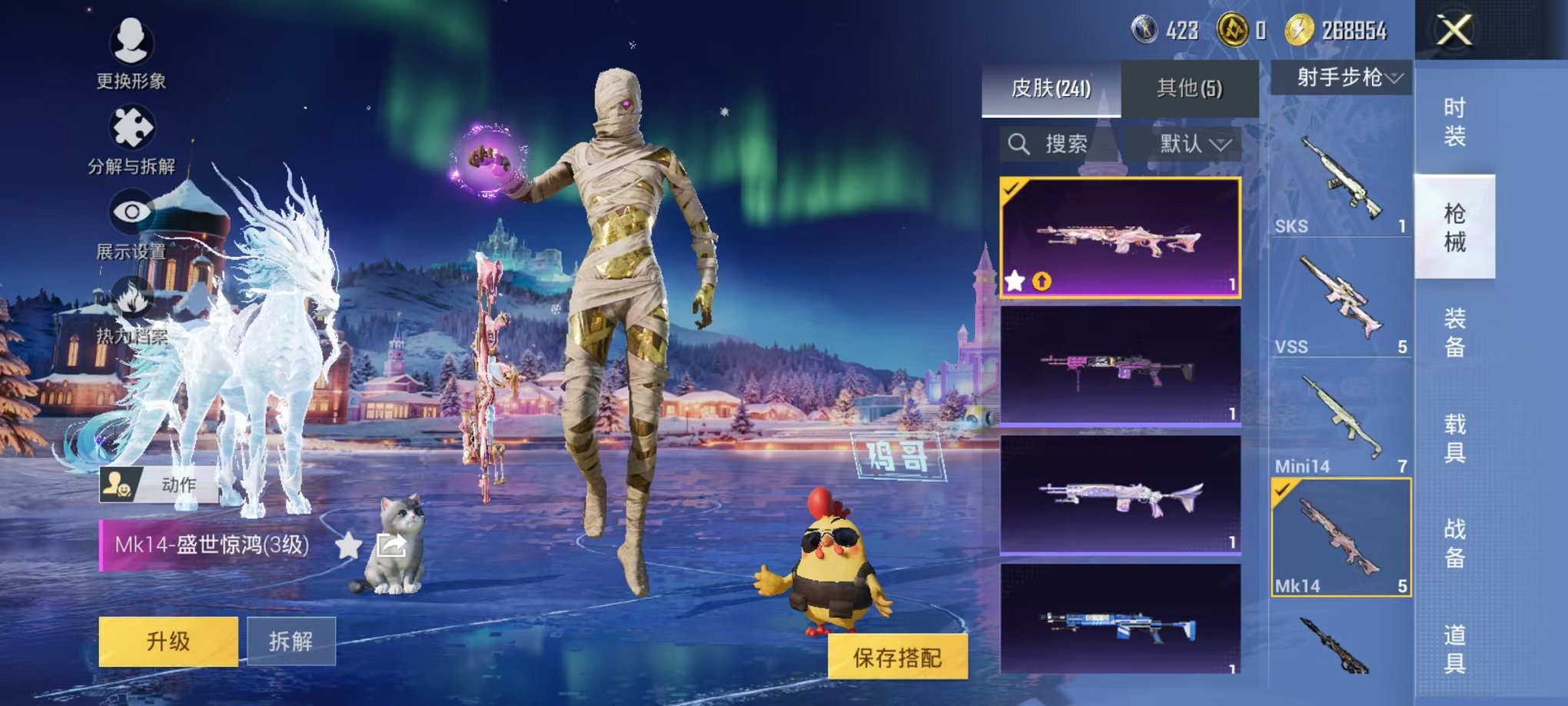Switch to the 其他(5) tab

[x=1190, y=87]
